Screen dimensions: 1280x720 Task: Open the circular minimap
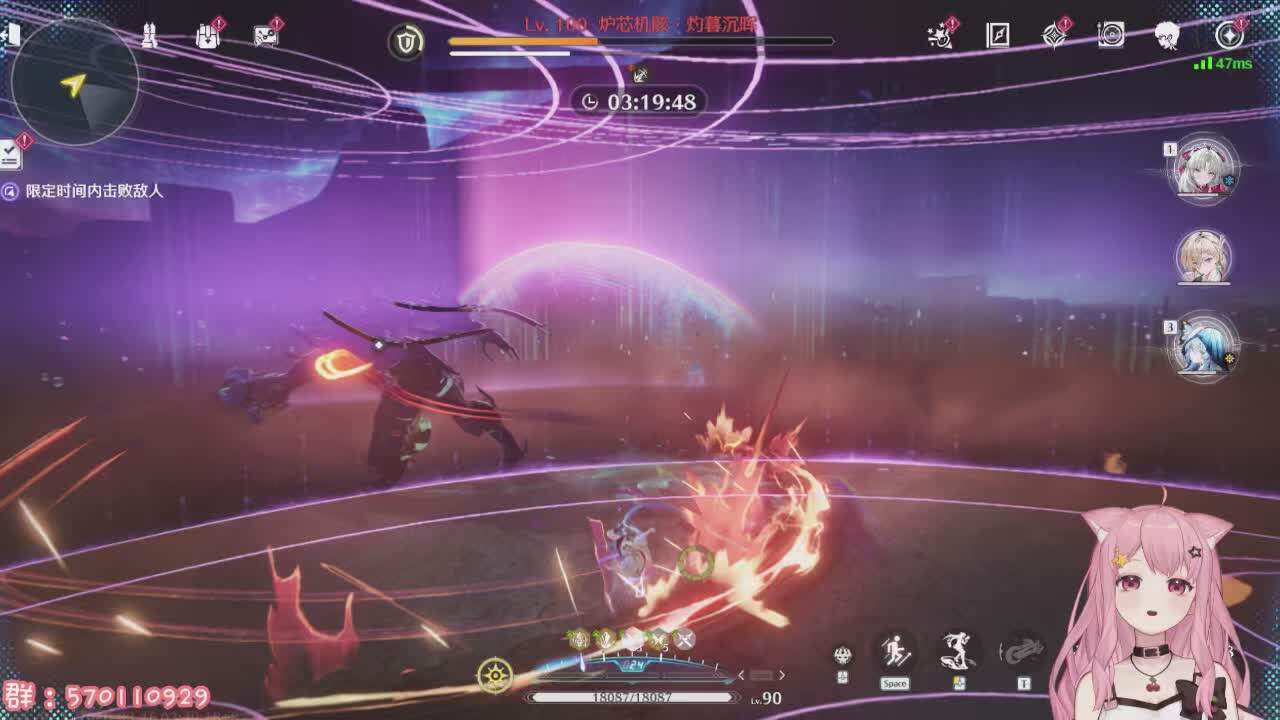pos(74,82)
